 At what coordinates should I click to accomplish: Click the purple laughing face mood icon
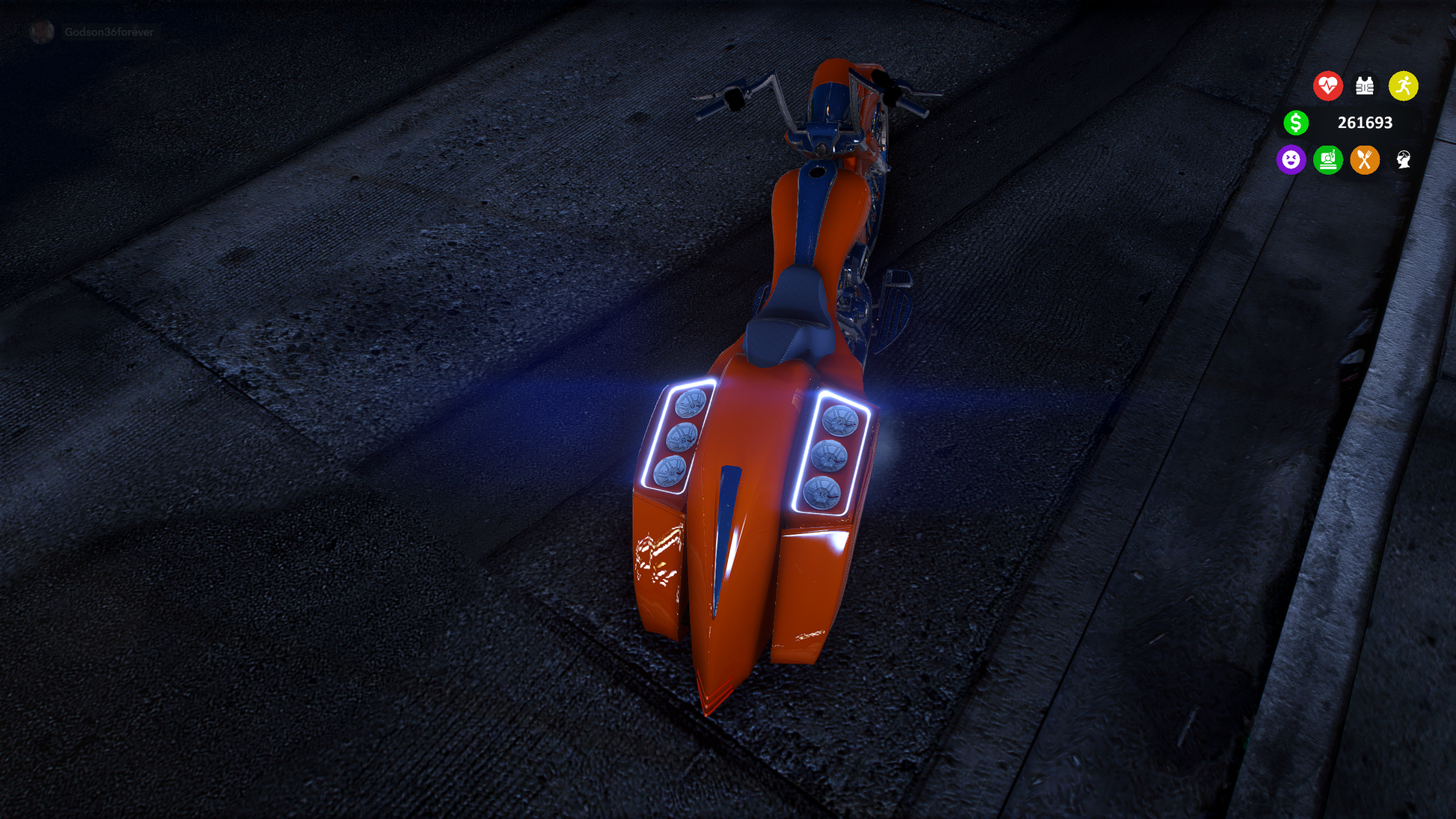click(x=1291, y=159)
